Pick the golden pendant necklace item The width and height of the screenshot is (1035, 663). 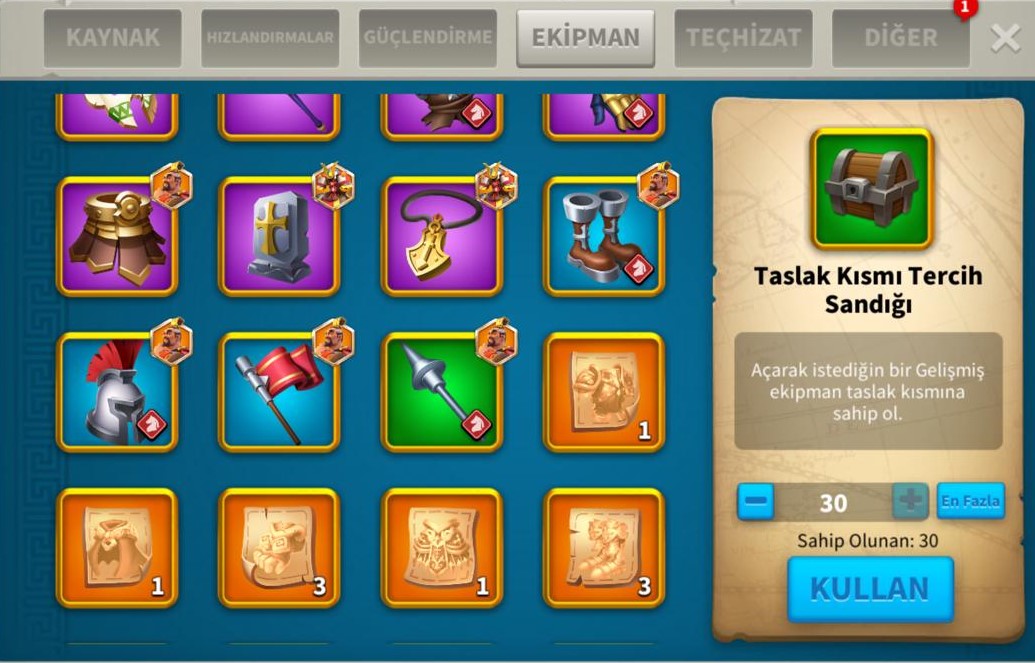coord(441,236)
